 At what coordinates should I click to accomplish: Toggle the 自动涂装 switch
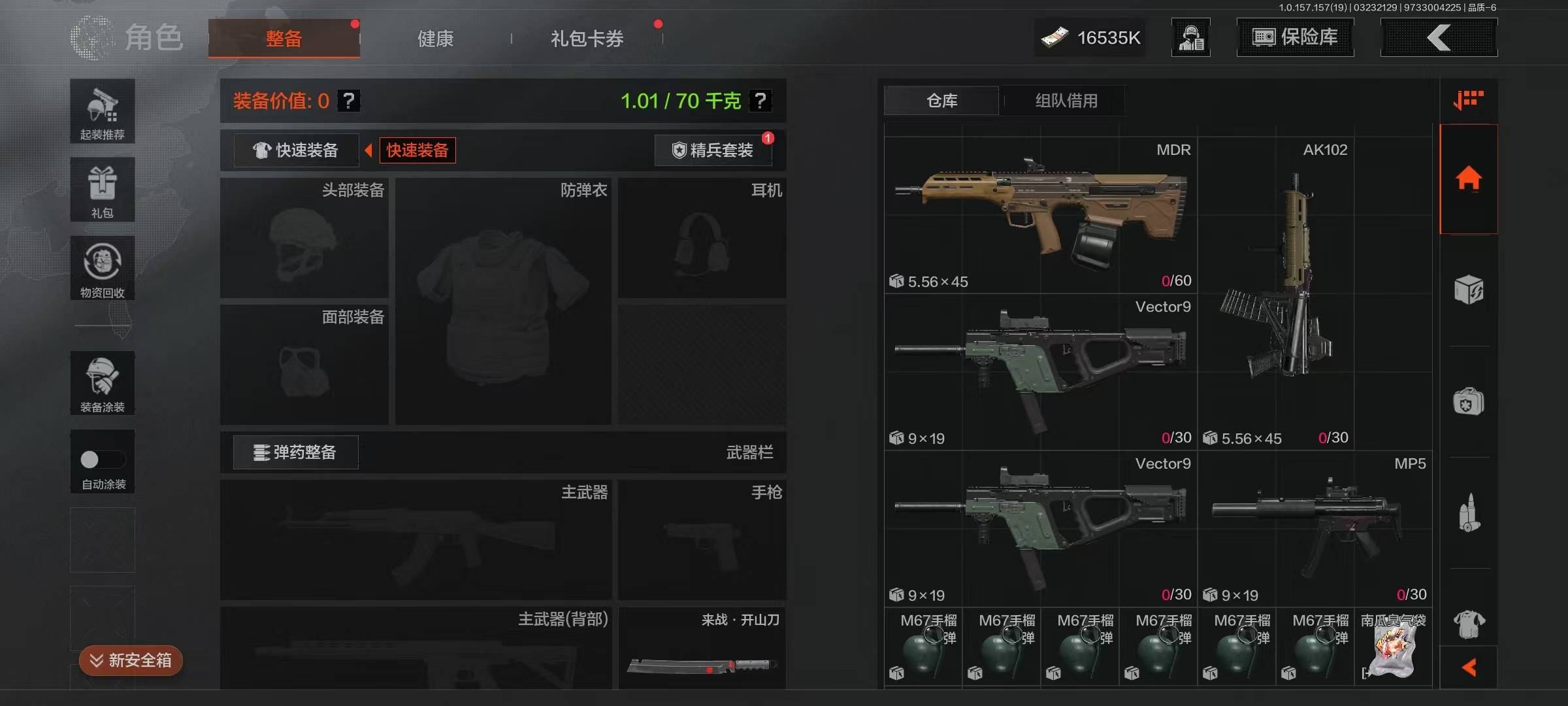point(103,460)
